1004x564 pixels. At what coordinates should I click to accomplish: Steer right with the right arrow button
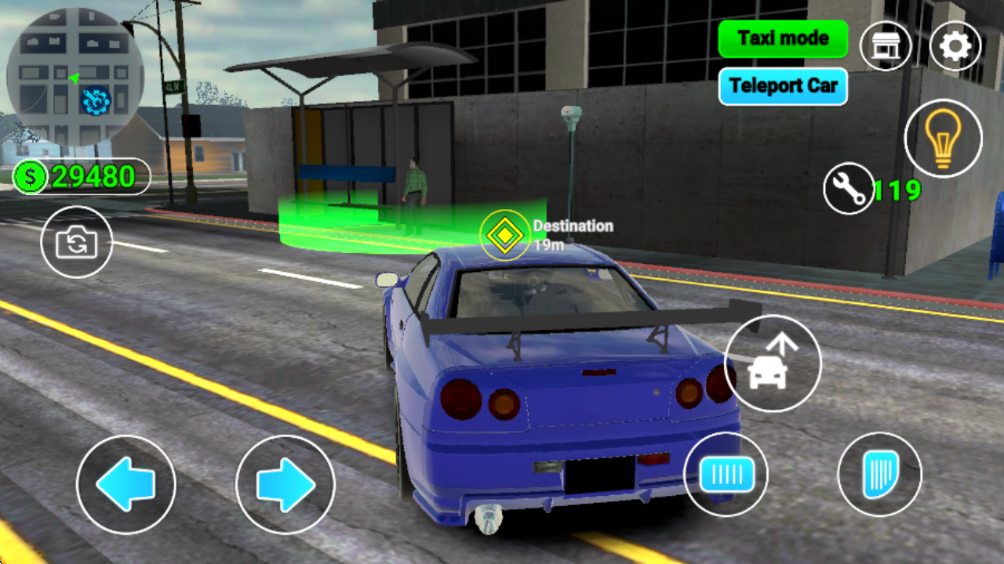pos(285,485)
